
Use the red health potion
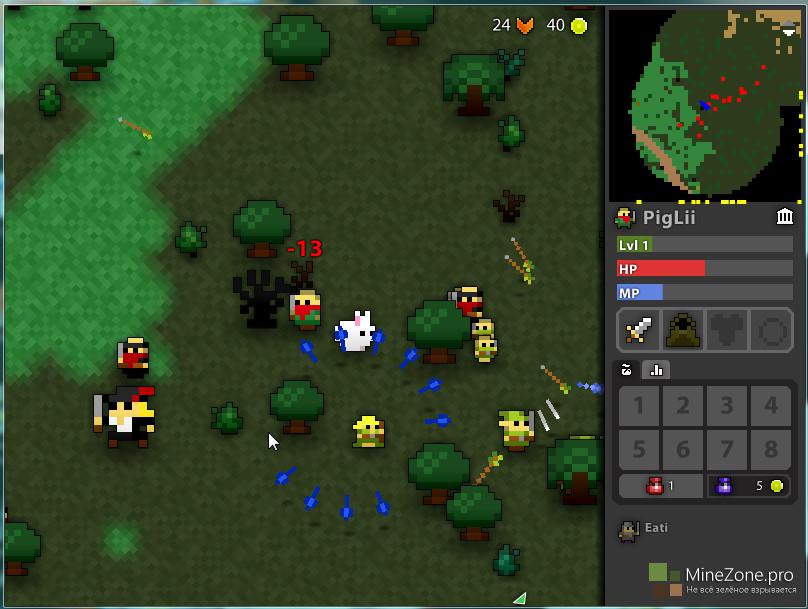[661, 486]
